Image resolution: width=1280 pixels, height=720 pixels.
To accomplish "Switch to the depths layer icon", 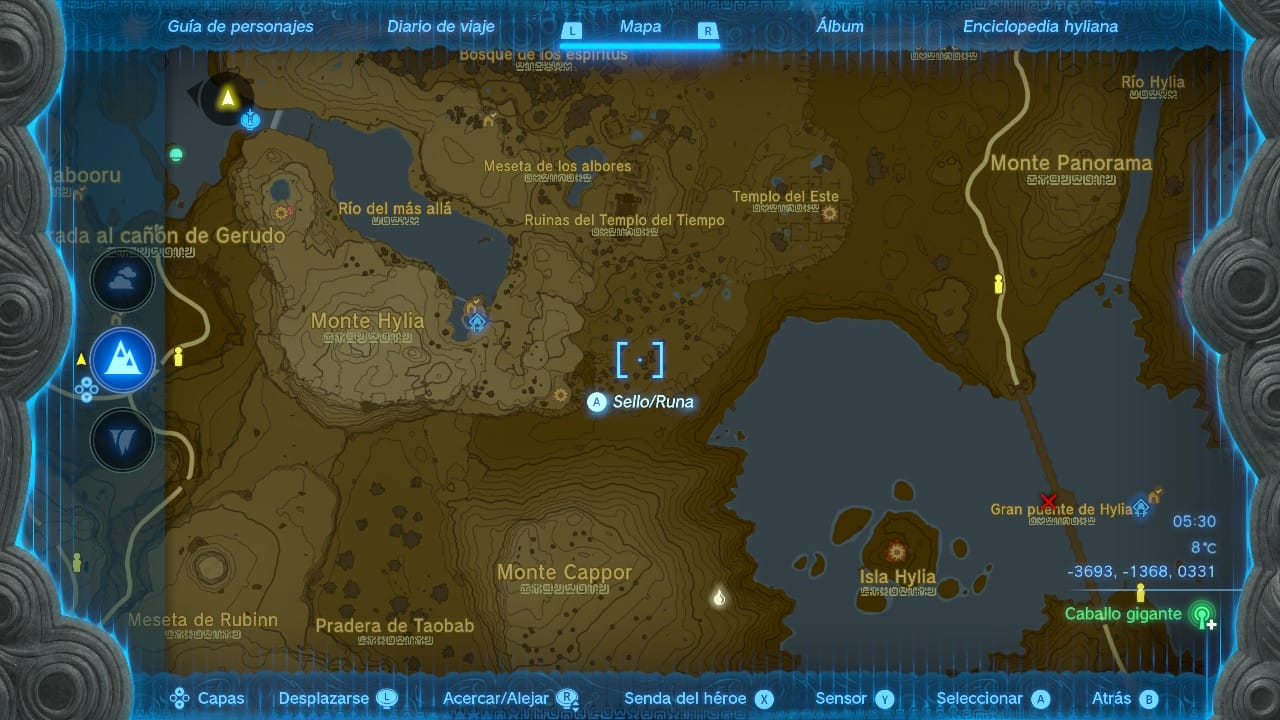I will [123, 440].
